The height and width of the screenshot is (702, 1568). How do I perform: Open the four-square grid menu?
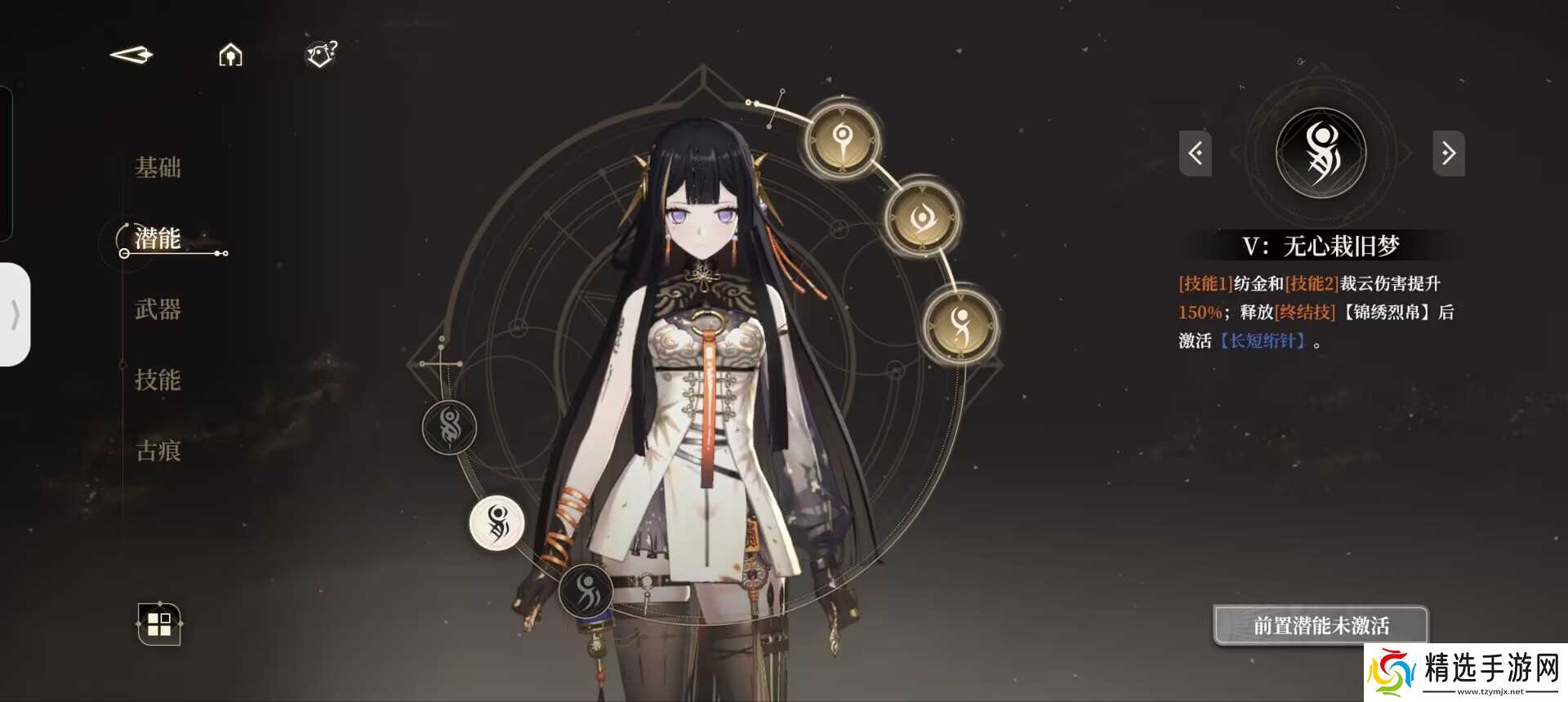coord(159,624)
